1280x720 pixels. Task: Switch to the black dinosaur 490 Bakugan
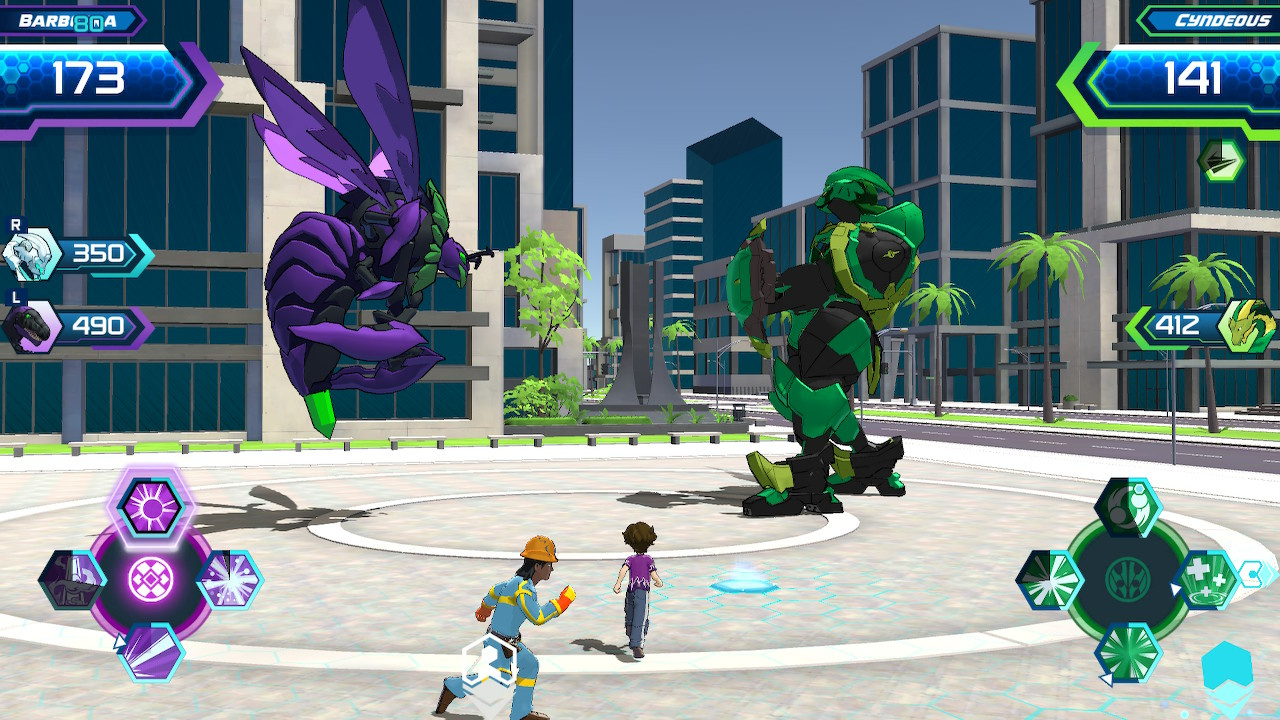pyautogui.click(x=33, y=326)
